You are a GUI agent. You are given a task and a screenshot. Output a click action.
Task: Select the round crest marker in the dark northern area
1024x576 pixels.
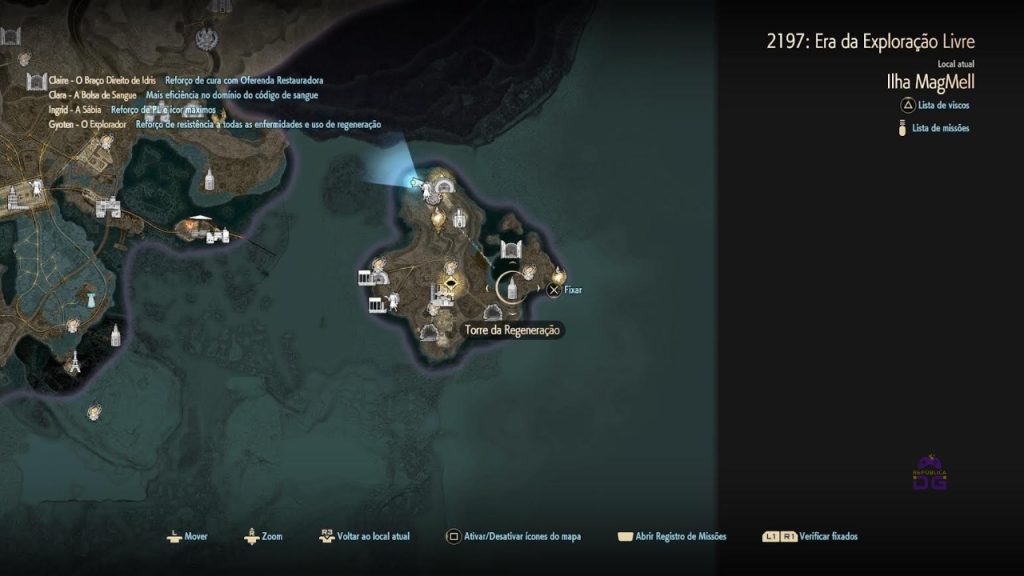pos(208,39)
